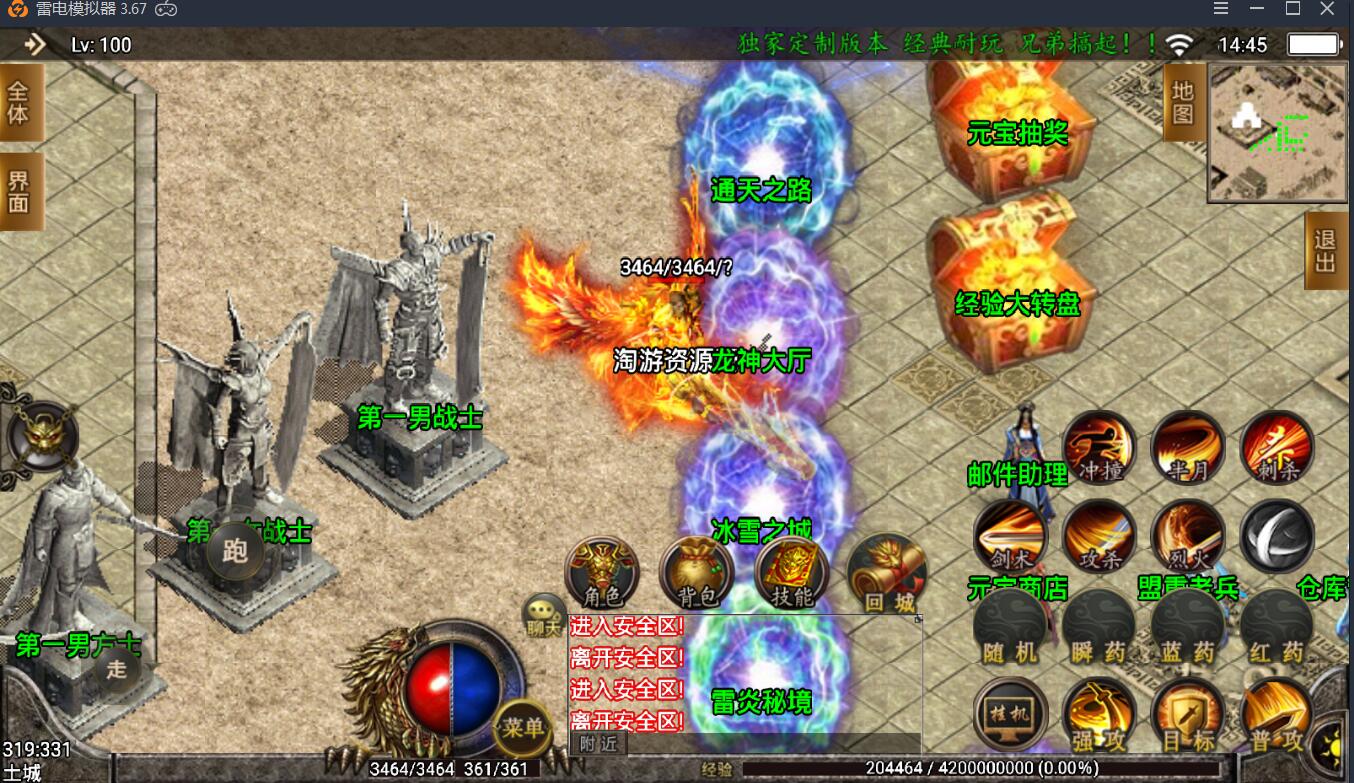Maximize the emulator window
The width and height of the screenshot is (1354, 783).
(x=1292, y=9)
